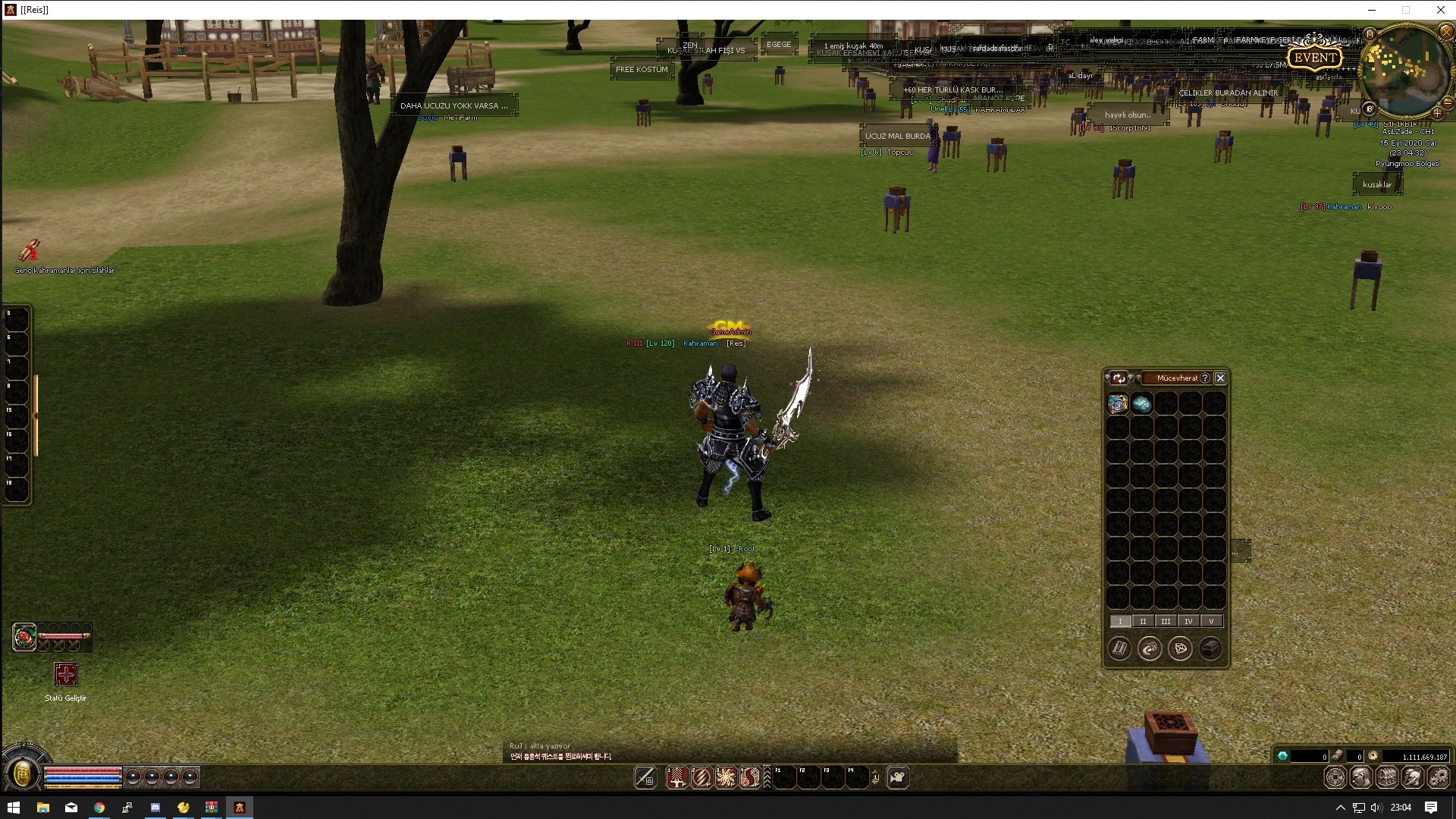This screenshot has height=819, width=1456.
Task: Open the EVENT banner
Action: tap(1315, 58)
